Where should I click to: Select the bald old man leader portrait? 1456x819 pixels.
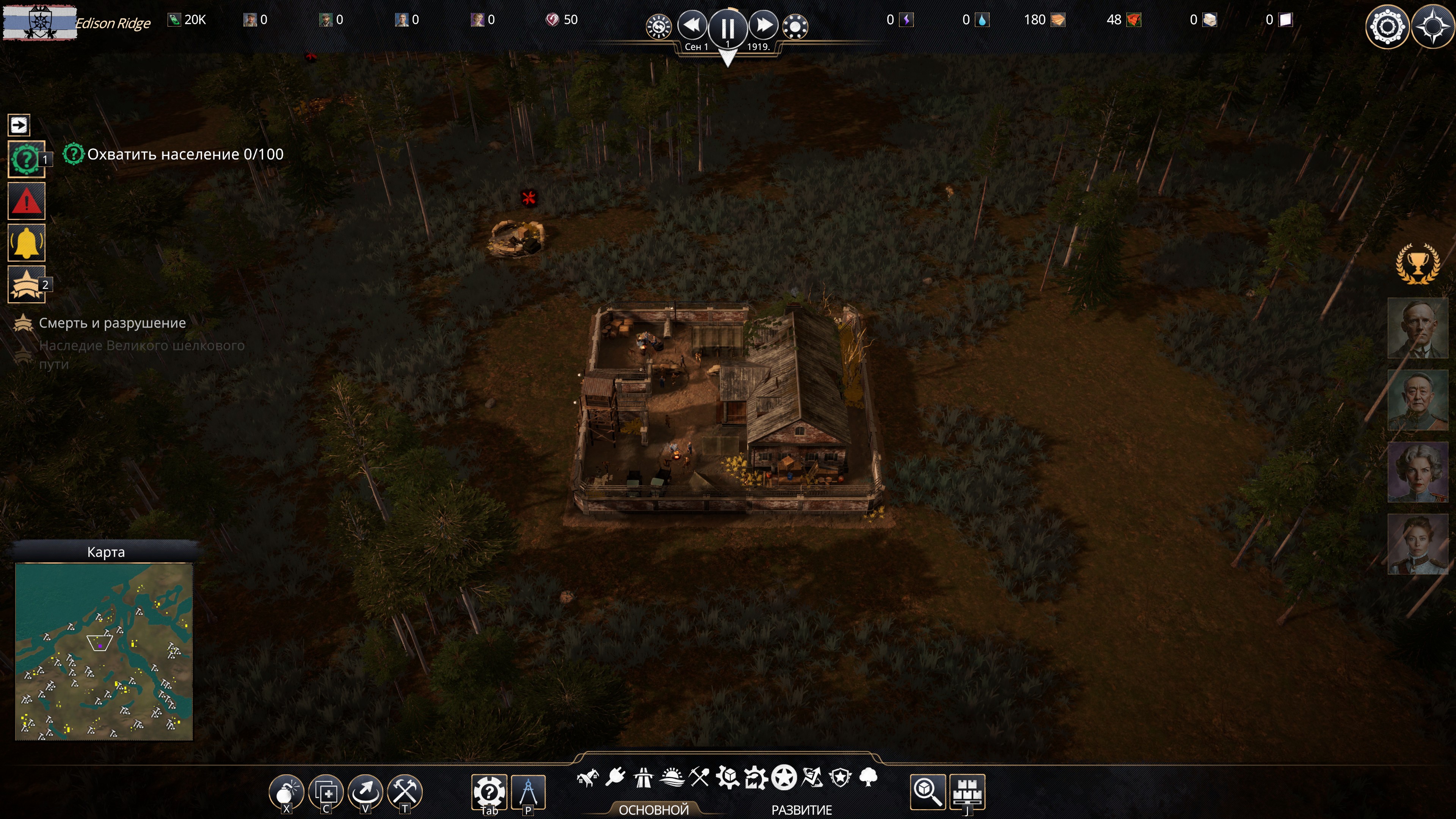tap(1418, 328)
